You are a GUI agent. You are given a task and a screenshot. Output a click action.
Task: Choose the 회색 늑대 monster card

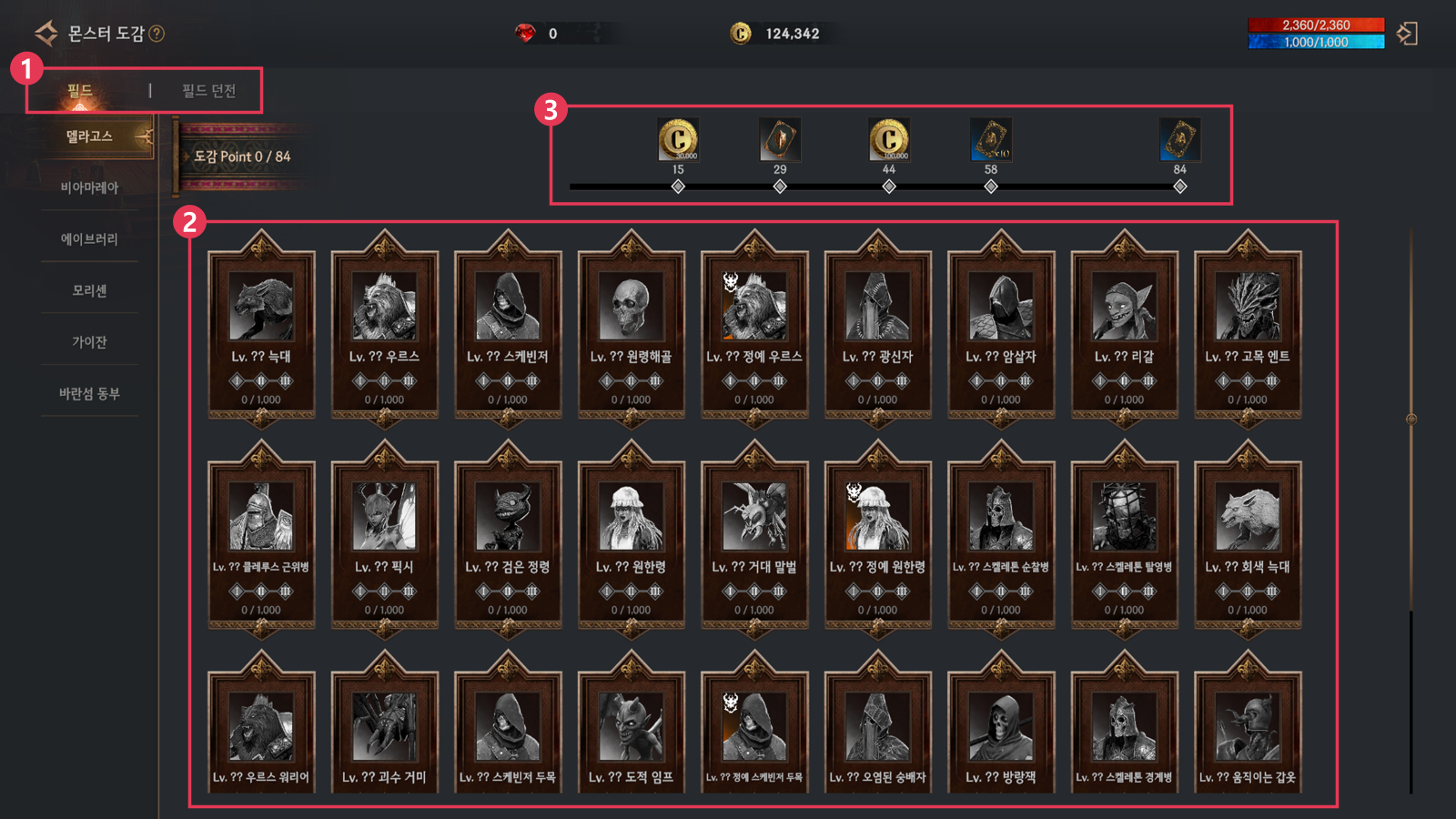(1247, 538)
